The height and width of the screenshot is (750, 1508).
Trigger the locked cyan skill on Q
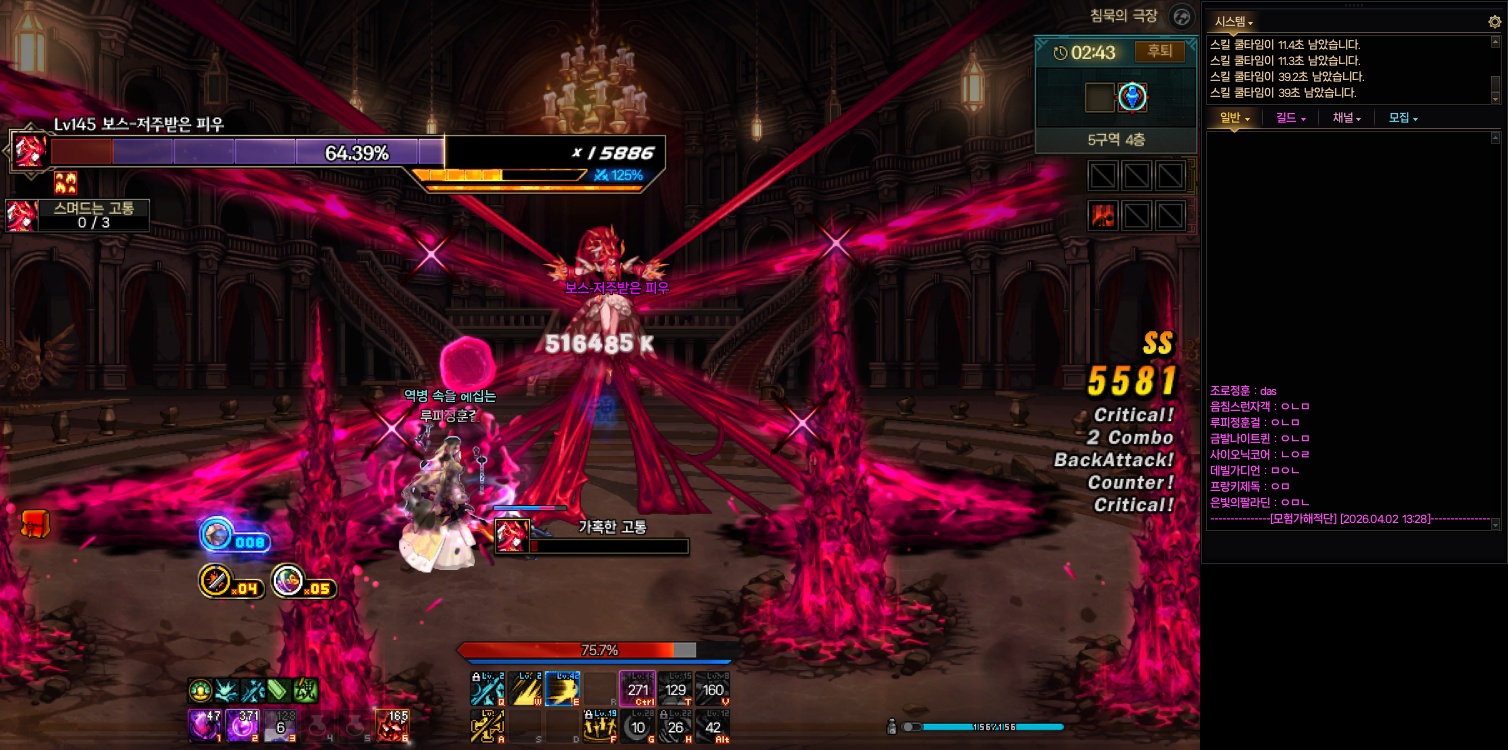click(x=488, y=689)
